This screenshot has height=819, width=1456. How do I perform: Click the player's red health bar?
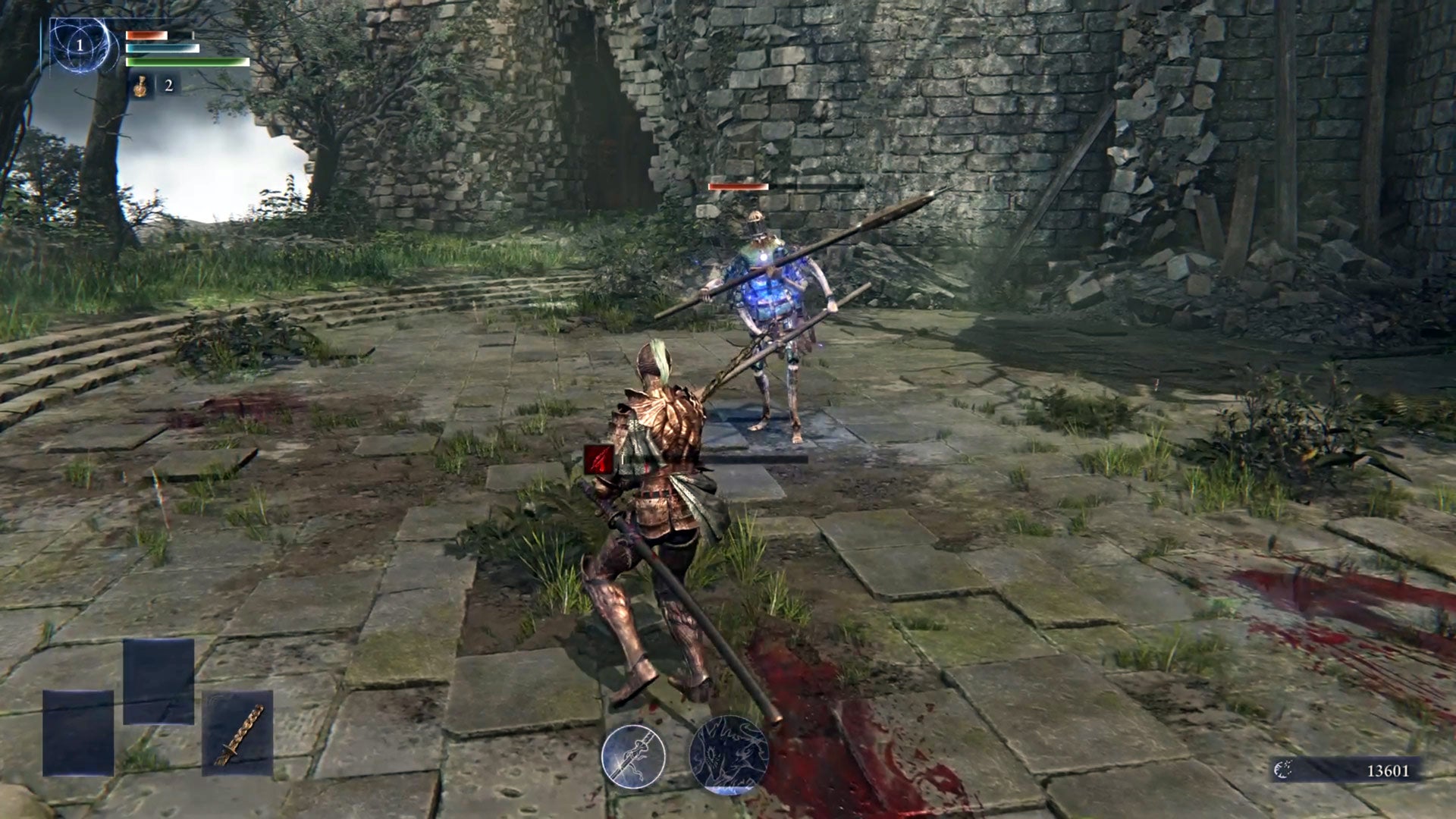pos(148,34)
